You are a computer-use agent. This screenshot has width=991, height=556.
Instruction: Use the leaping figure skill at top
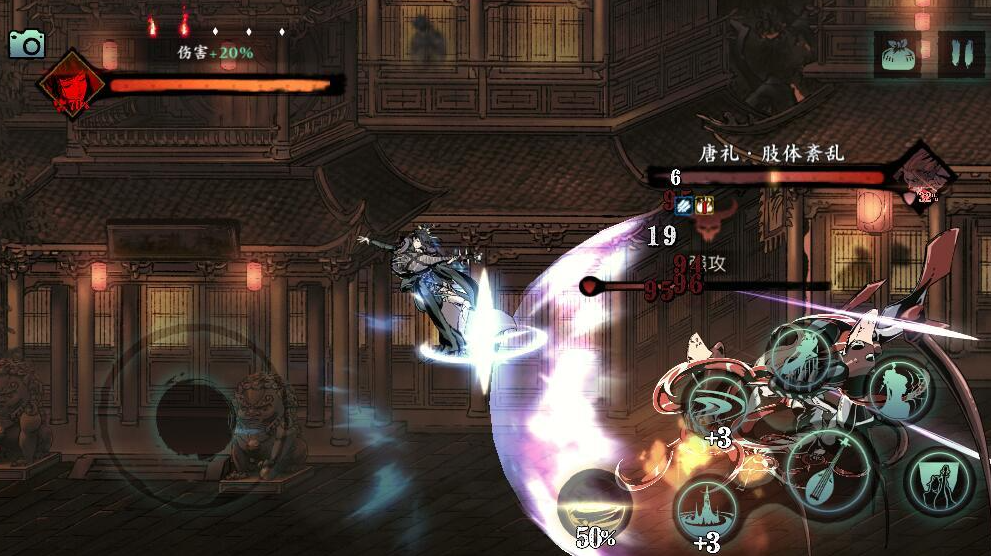click(x=800, y=359)
